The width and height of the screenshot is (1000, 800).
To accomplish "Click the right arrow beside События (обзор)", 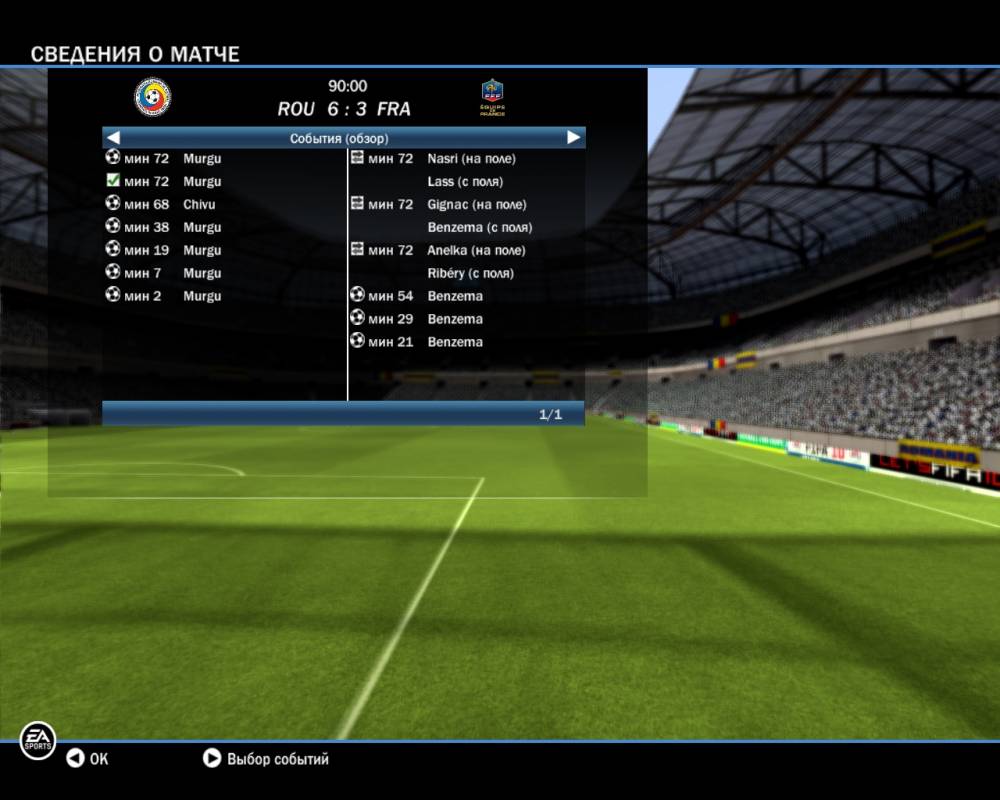I will (x=574, y=138).
